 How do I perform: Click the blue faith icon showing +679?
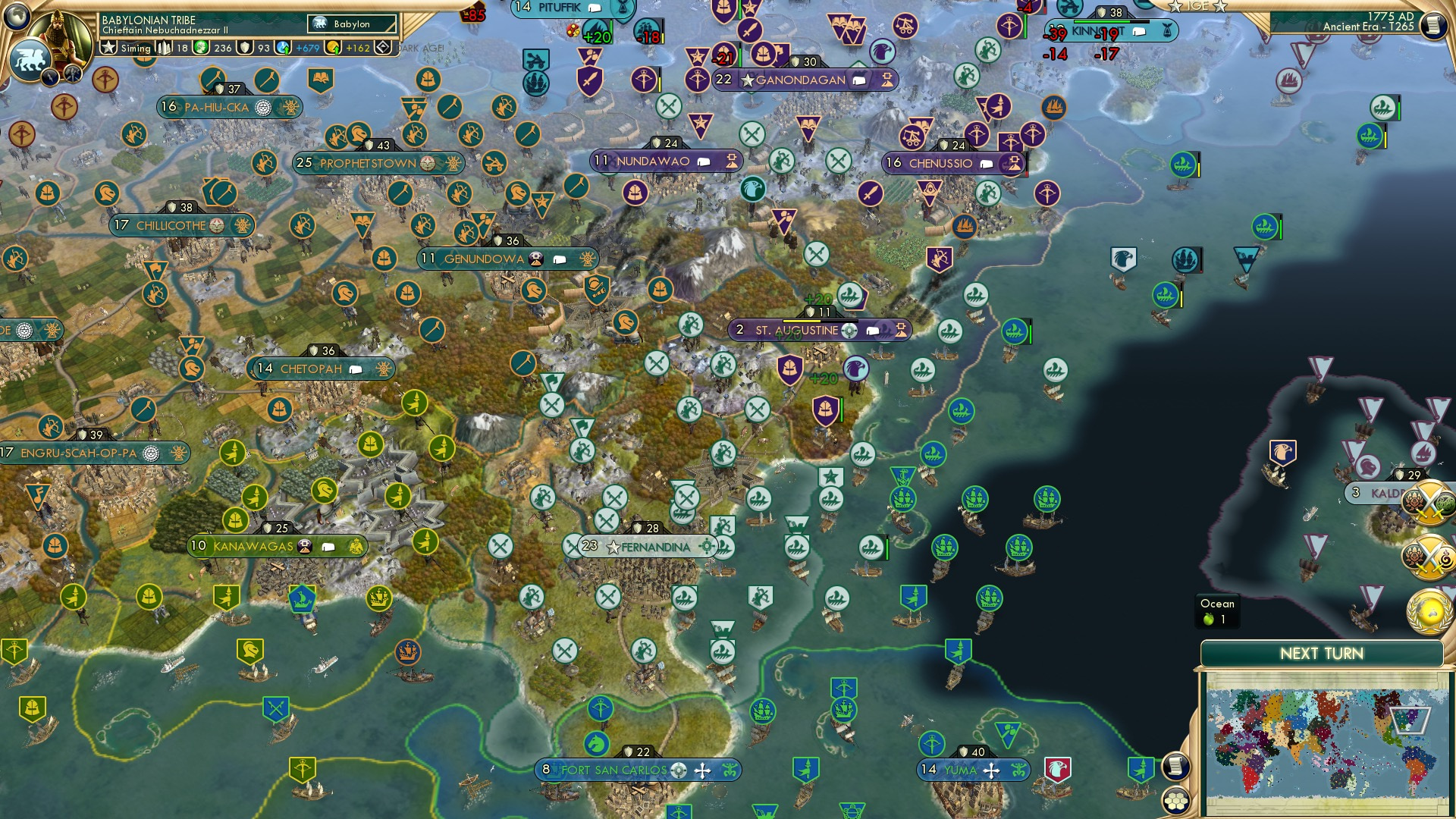pos(282,47)
